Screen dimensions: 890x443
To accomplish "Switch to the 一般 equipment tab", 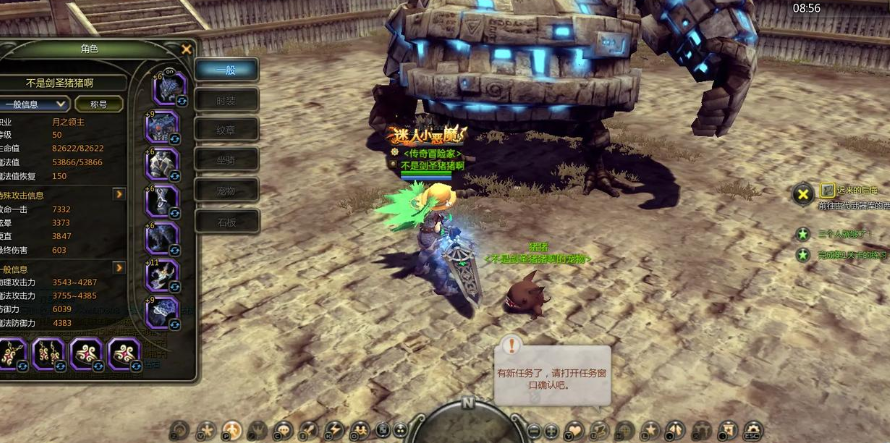I will click(x=226, y=70).
